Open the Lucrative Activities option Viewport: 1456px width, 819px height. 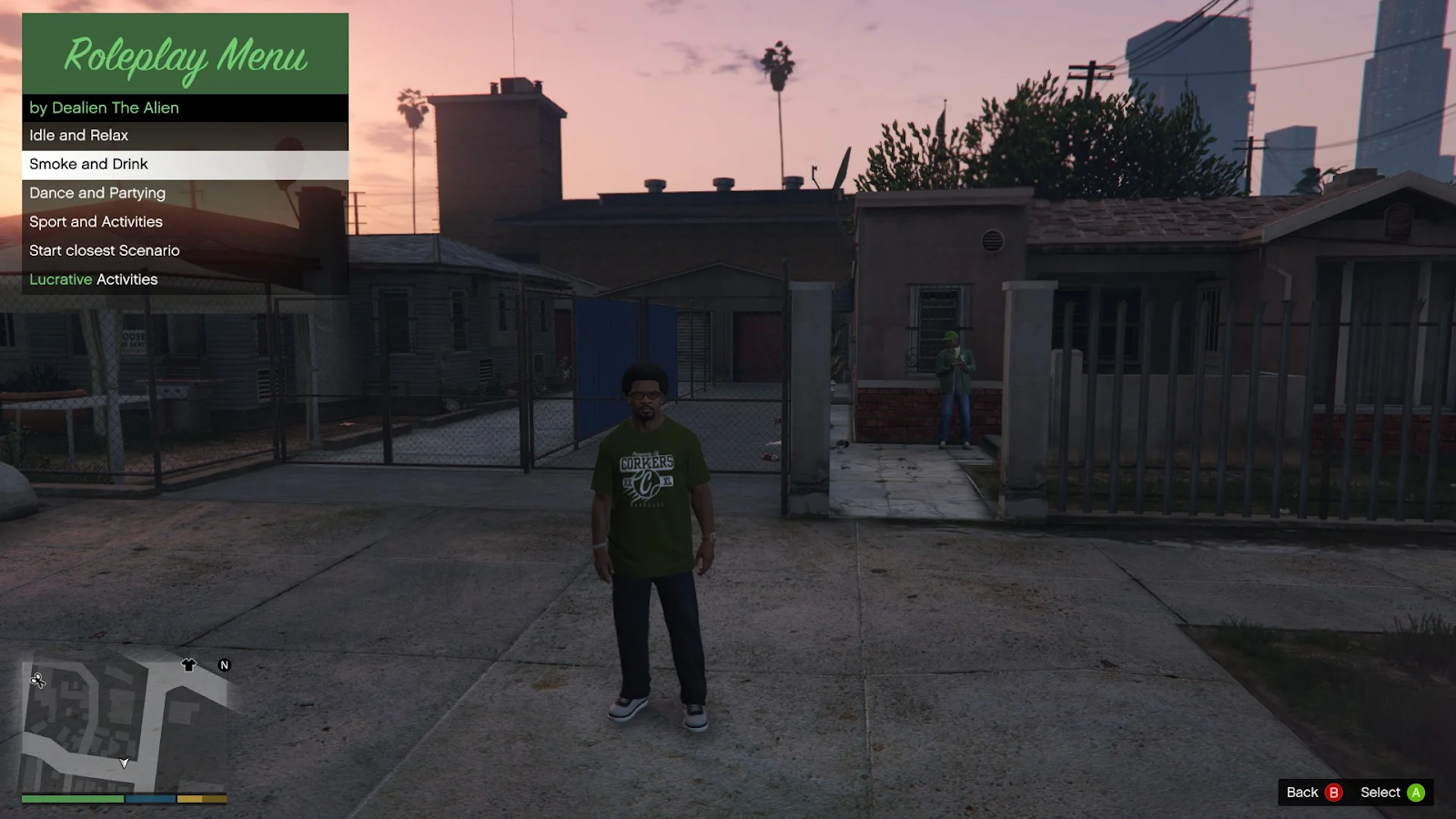click(x=184, y=279)
